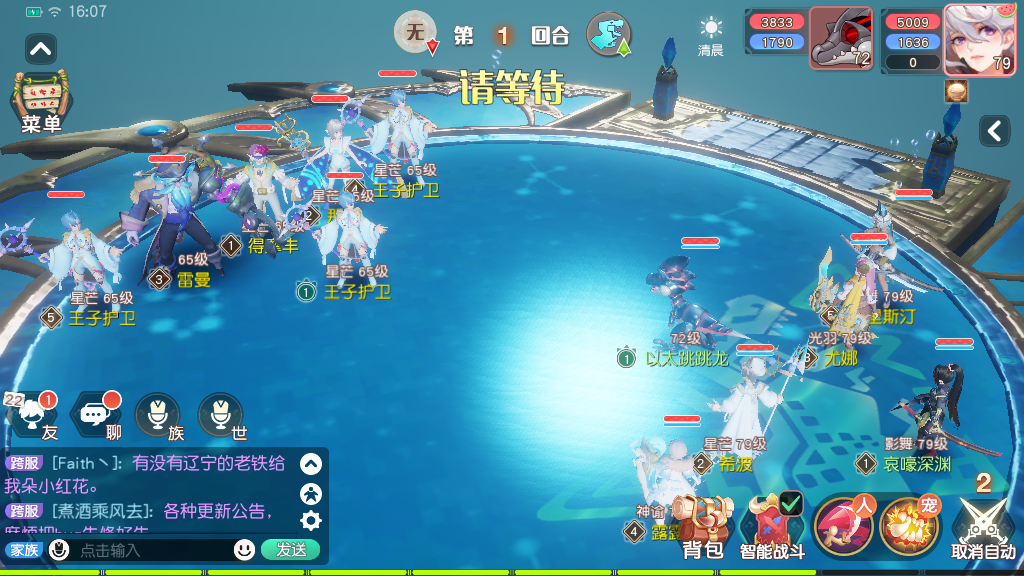
Task: Expand the chat log with up arrow
Action: (311, 464)
